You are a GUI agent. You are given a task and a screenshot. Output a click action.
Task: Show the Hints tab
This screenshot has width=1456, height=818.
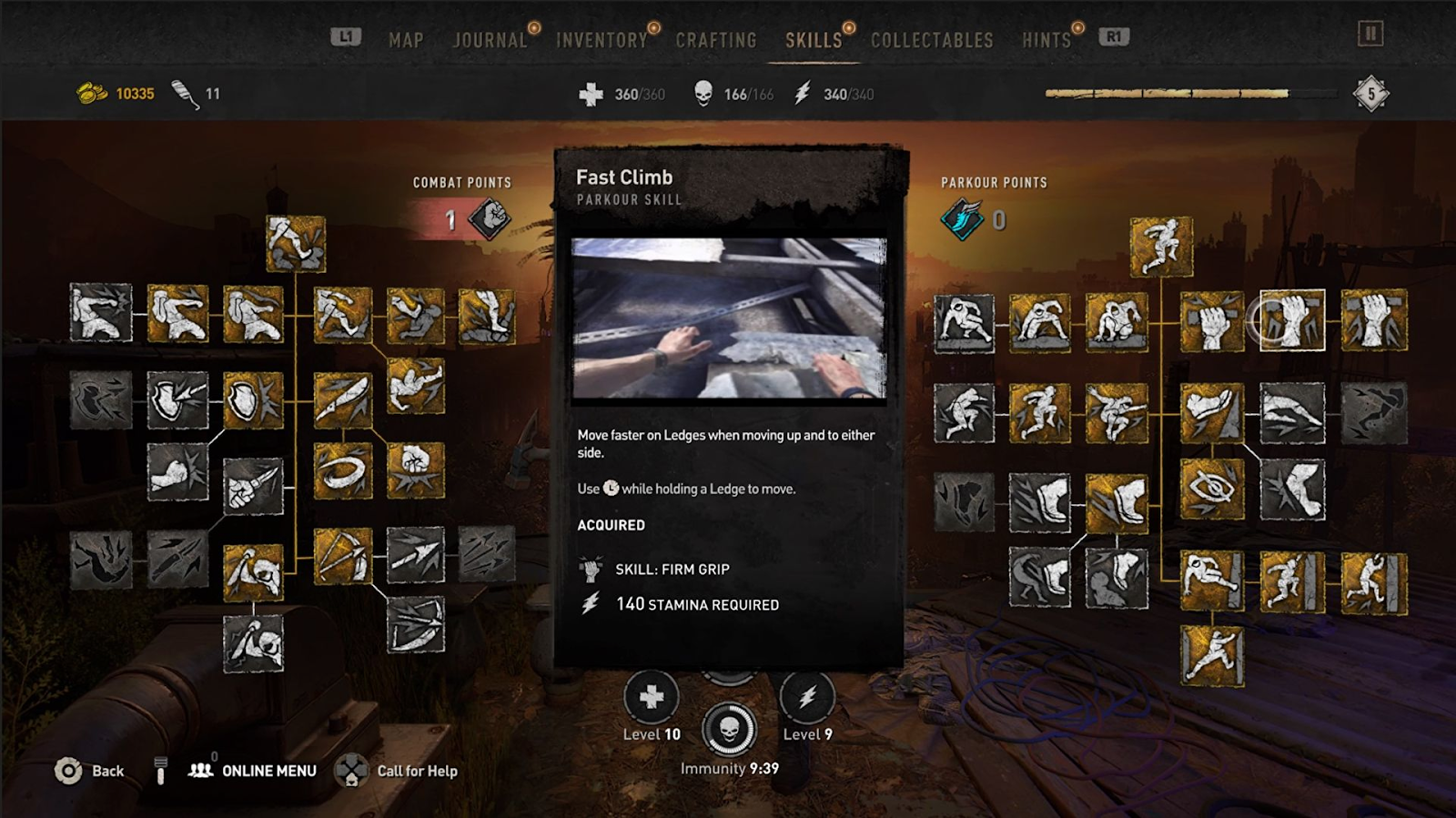pos(1046,40)
